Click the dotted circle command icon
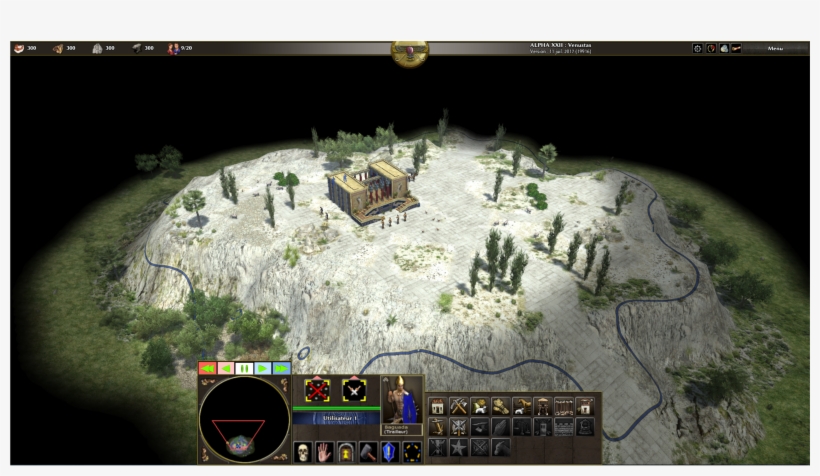Screen dimensions: 820x476 pos(412,451)
